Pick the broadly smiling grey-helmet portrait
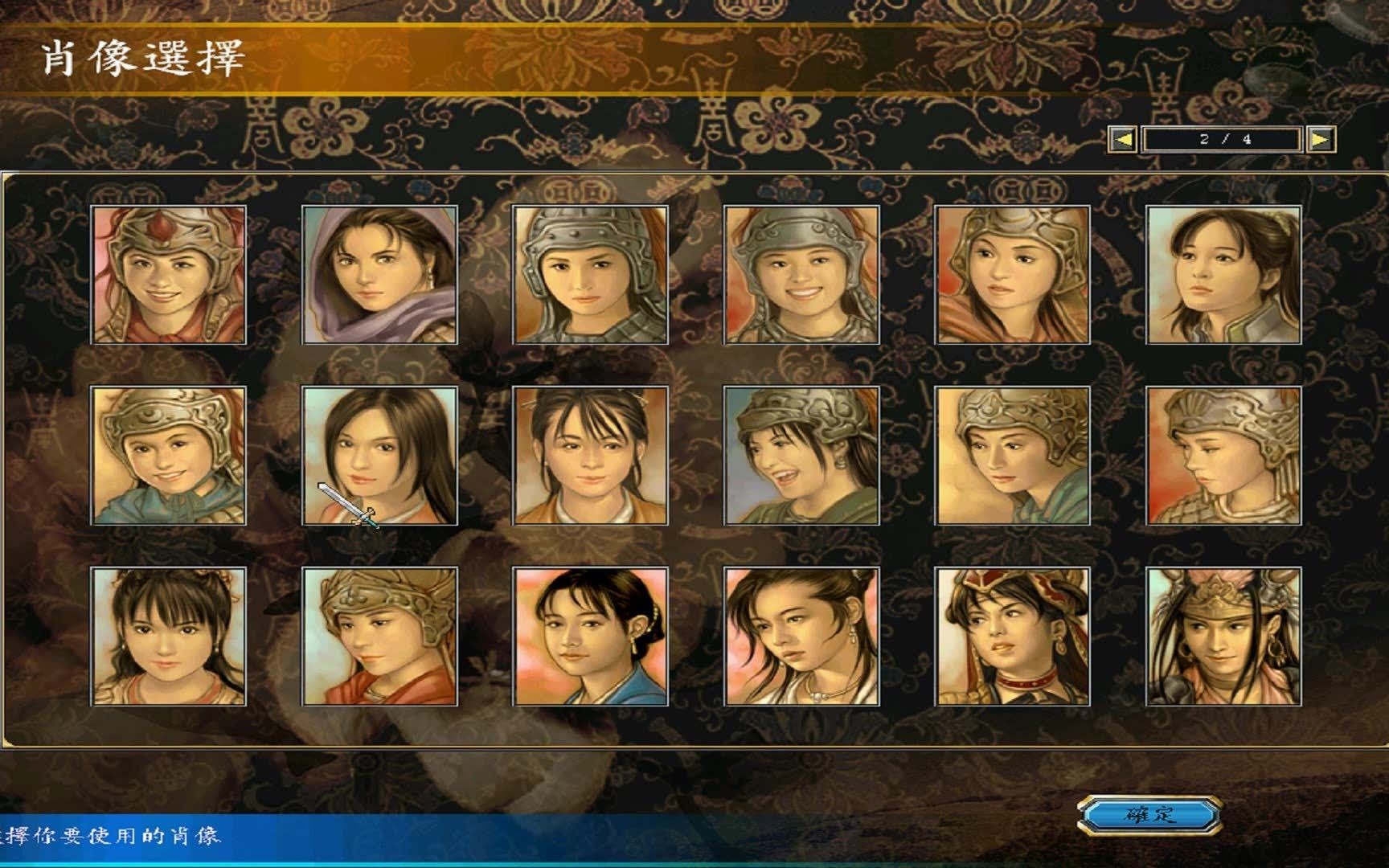 801,275
